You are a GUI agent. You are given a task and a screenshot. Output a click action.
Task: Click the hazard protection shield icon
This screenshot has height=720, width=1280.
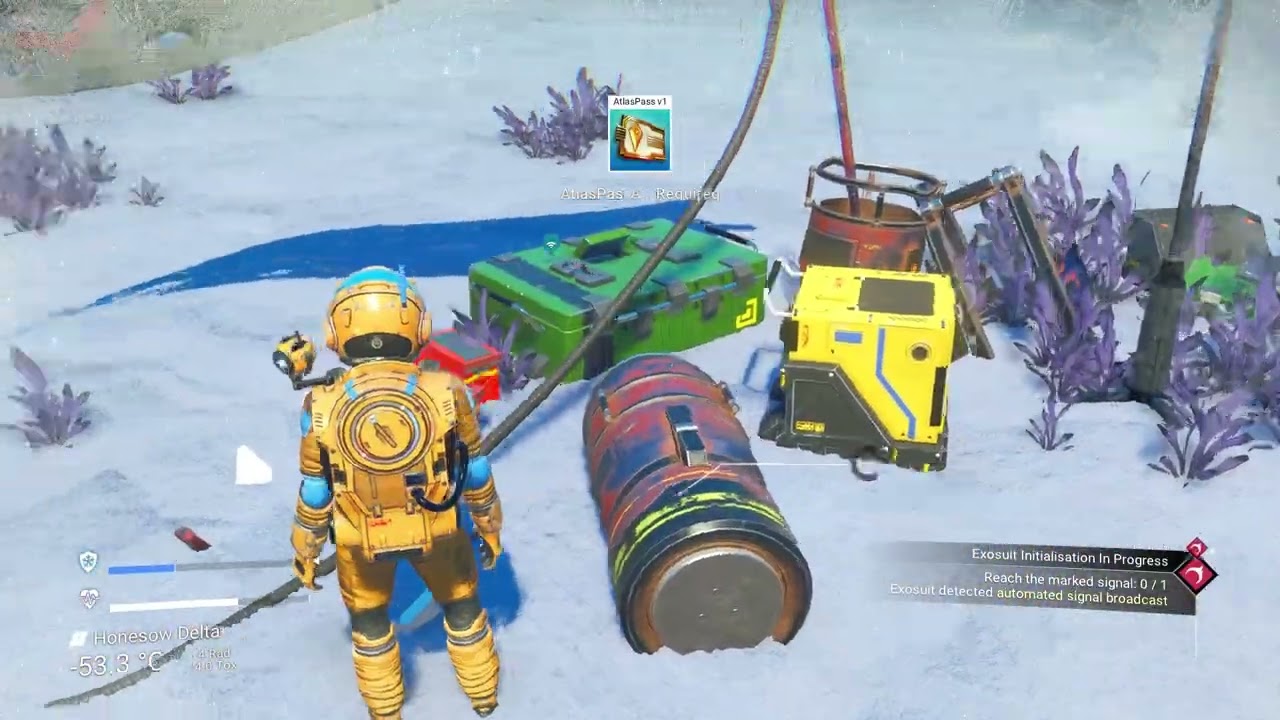(89, 561)
